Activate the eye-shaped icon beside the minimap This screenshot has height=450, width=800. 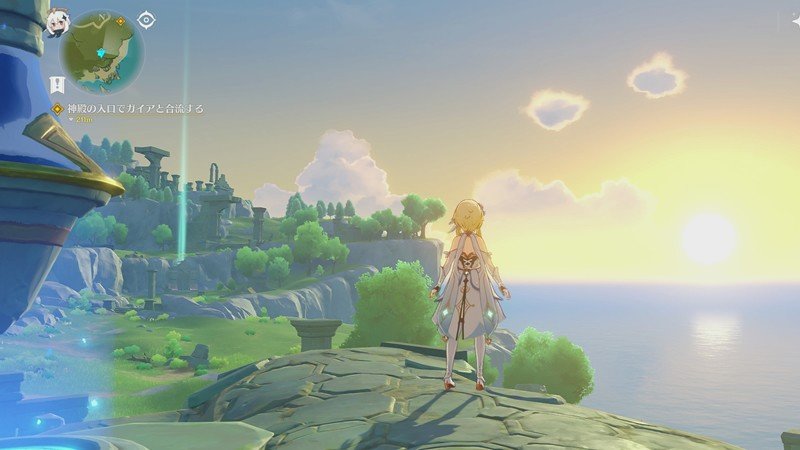tap(146, 19)
